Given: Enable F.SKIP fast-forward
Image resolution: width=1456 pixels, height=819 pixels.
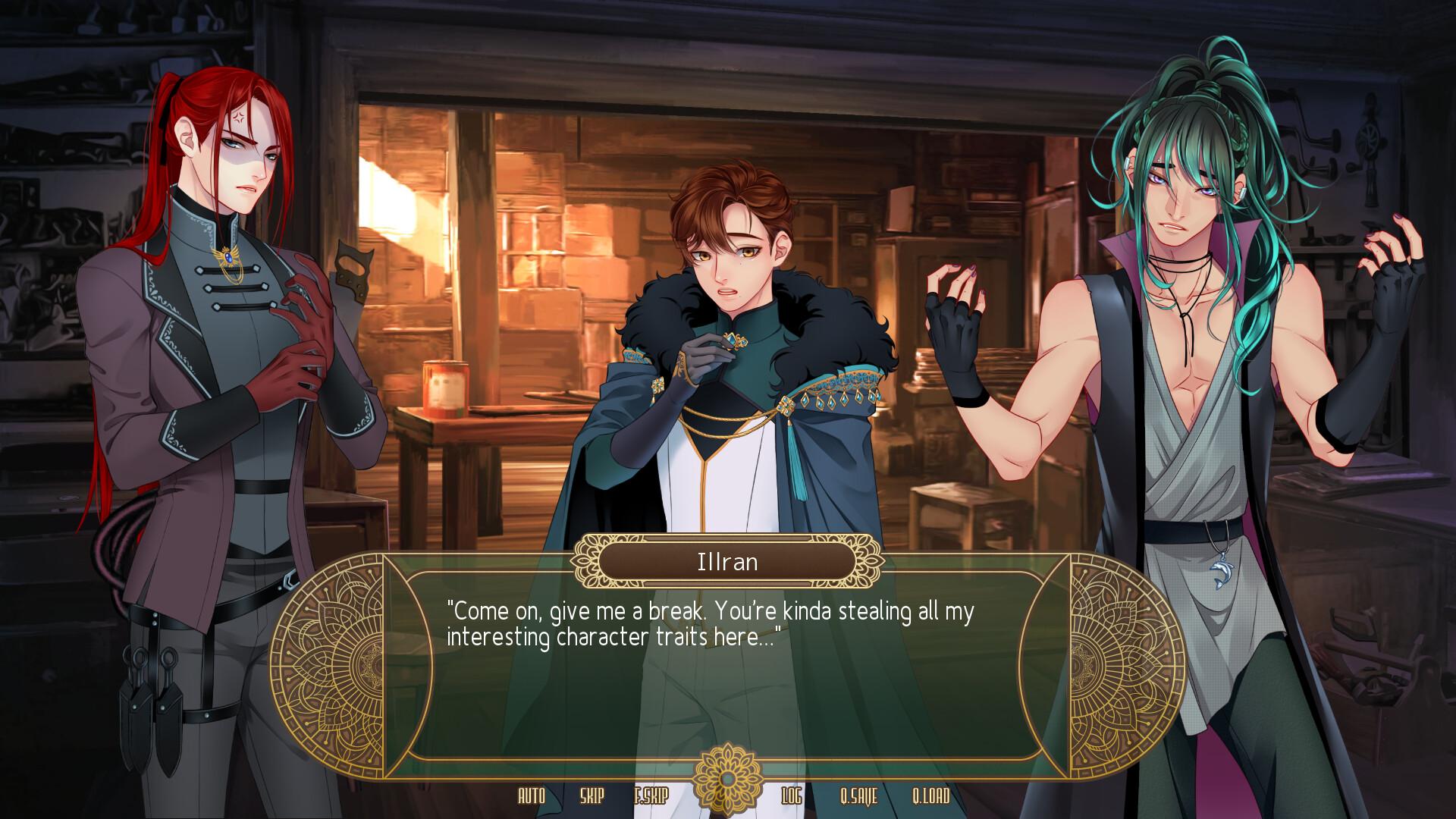Looking at the screenshot, I should tap(649, 797).
